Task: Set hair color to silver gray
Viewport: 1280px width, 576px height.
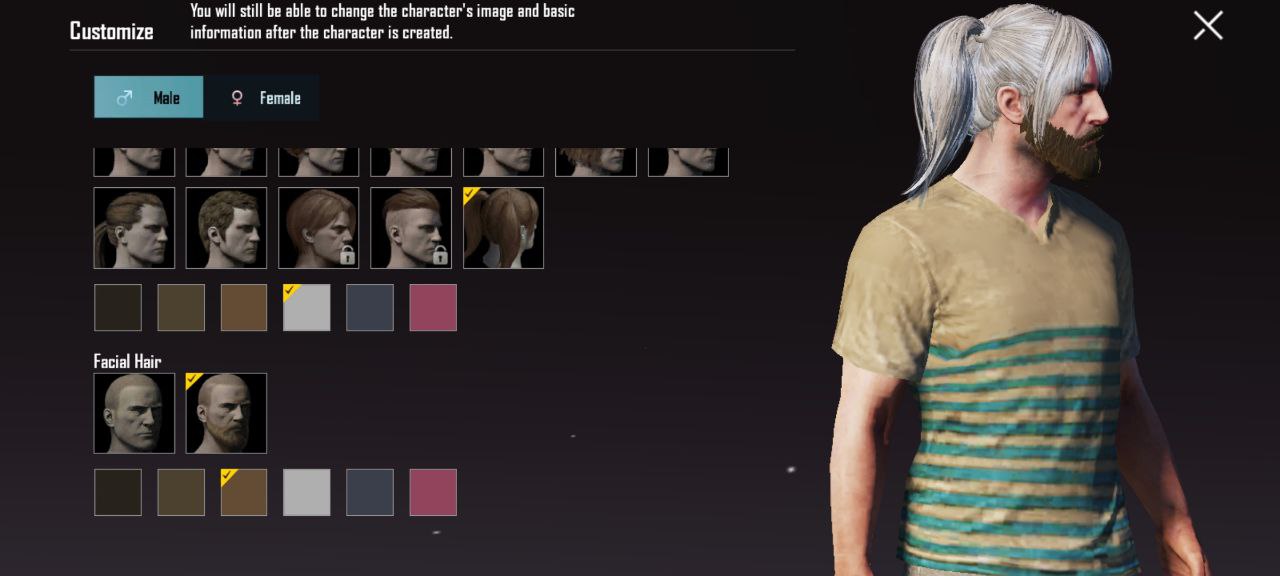Action: [307, 307]
